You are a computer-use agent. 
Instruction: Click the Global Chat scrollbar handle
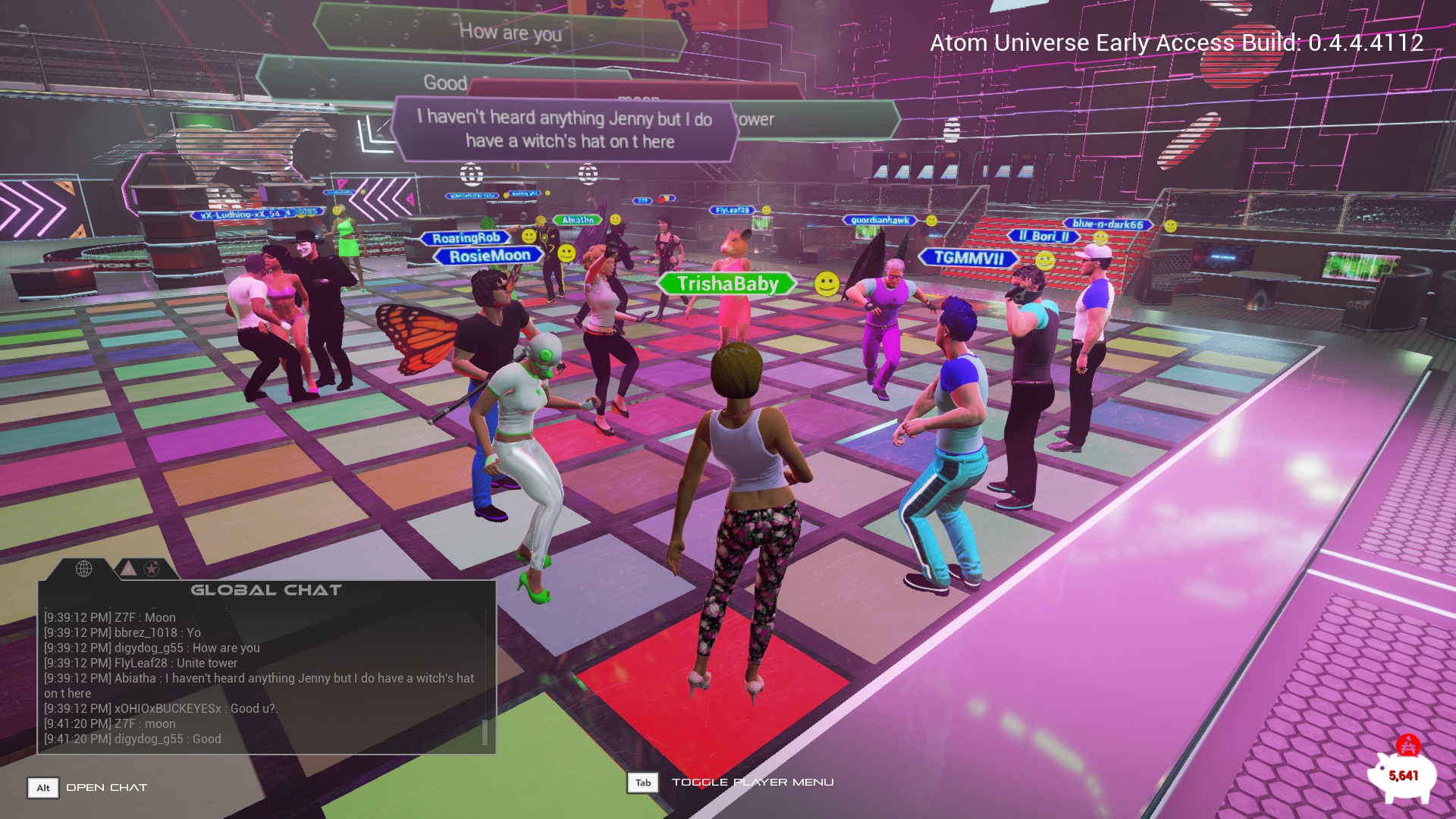[485, 732]
